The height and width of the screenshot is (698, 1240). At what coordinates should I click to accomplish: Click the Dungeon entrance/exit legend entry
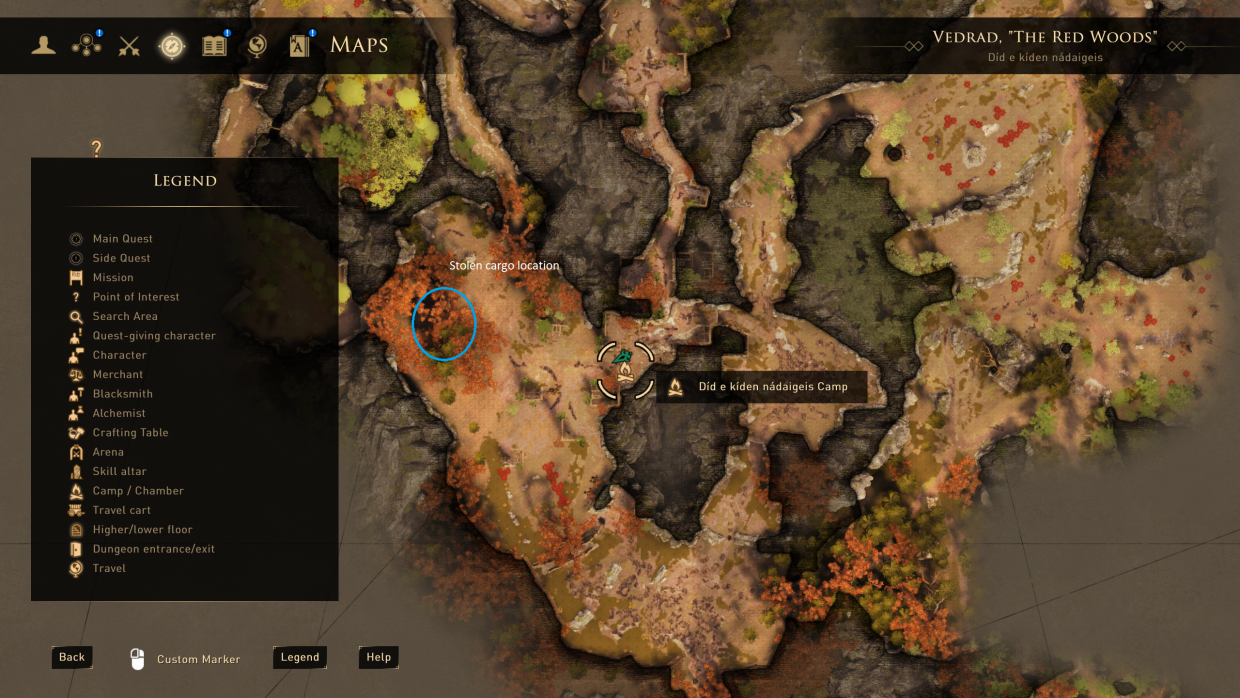click(153, 549)
